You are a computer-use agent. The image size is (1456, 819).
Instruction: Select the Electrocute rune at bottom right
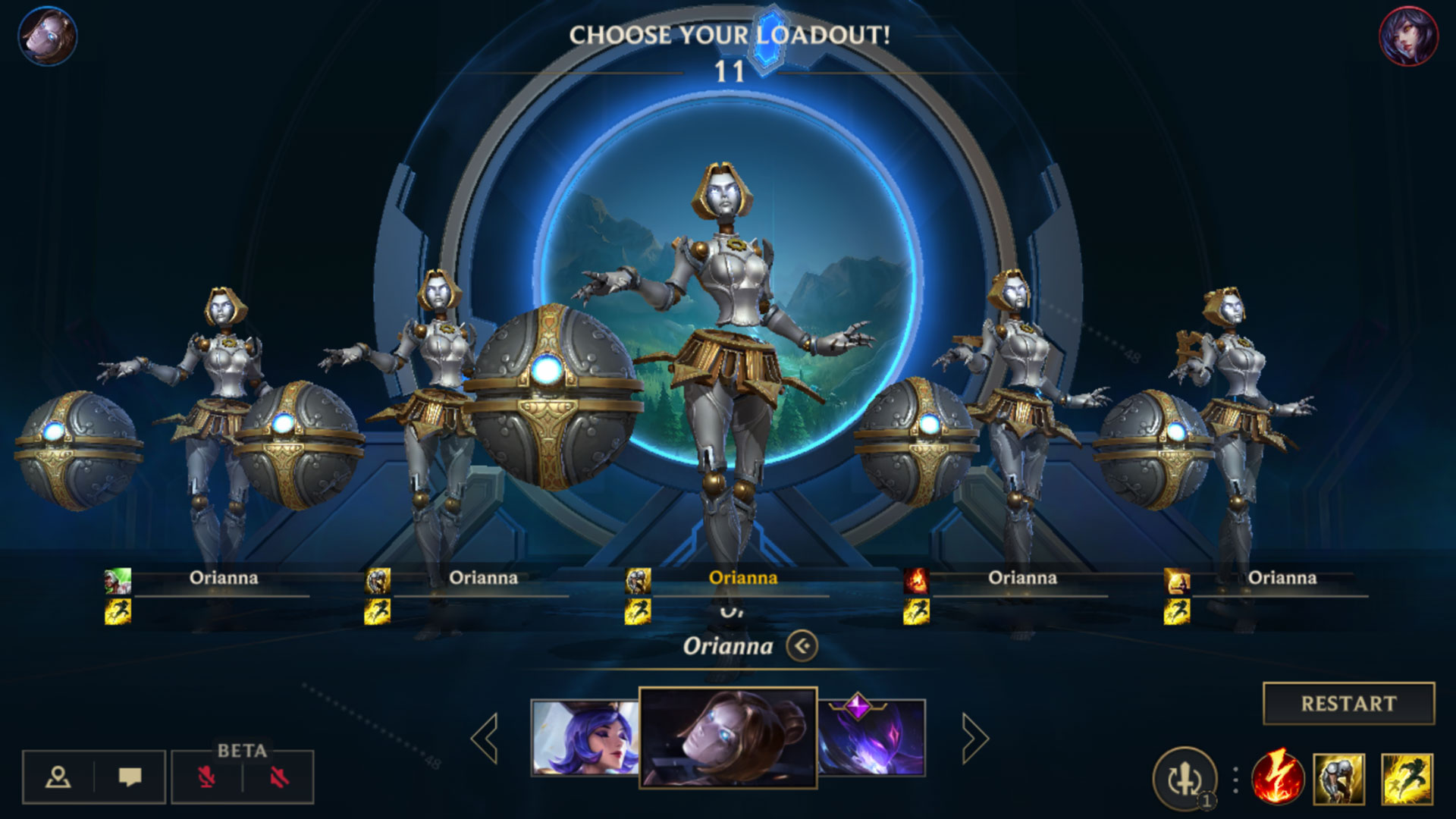point(1276,777)
